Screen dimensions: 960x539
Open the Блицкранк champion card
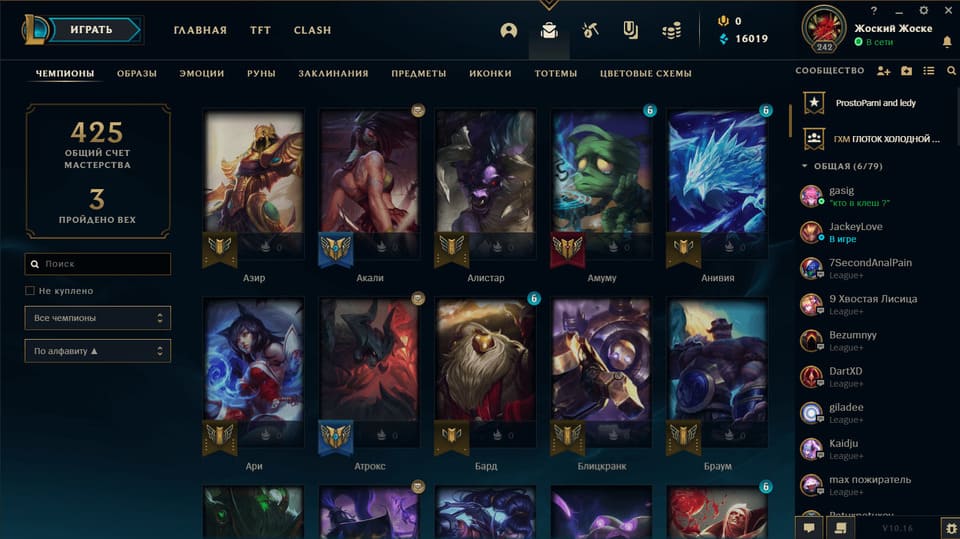tap(602, 375)
